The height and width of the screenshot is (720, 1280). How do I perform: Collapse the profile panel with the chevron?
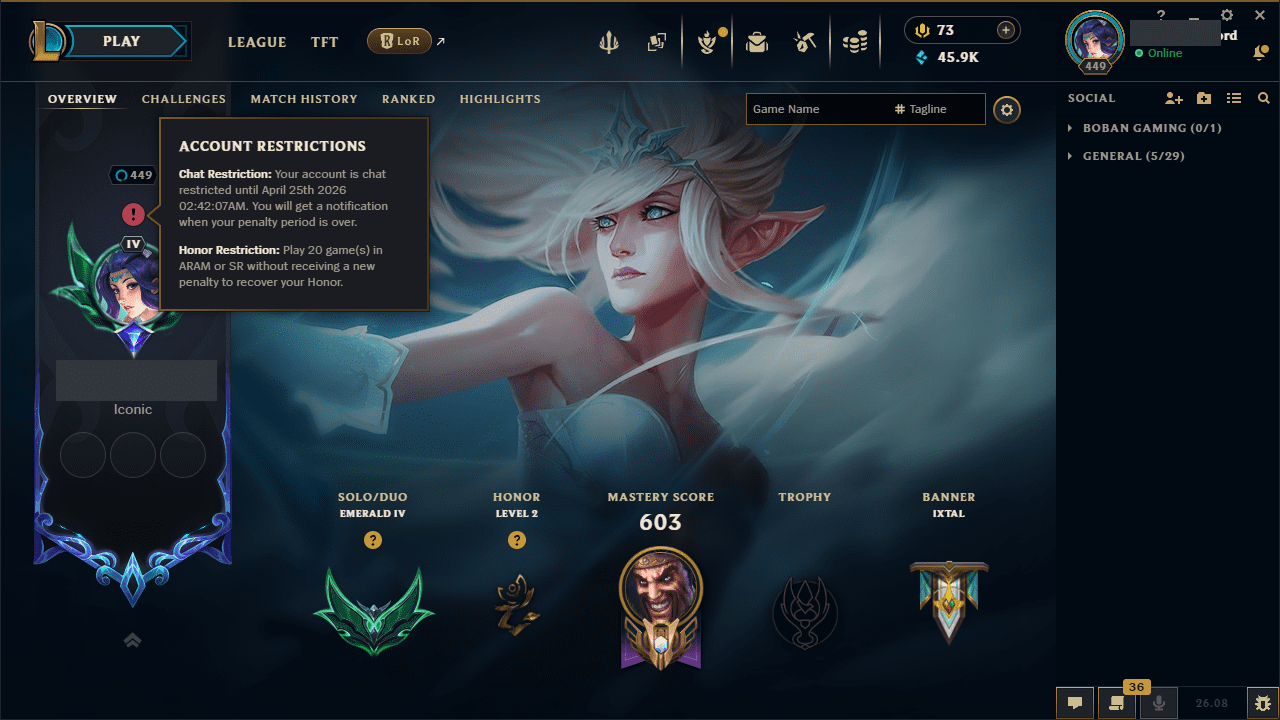coord(132,640)
